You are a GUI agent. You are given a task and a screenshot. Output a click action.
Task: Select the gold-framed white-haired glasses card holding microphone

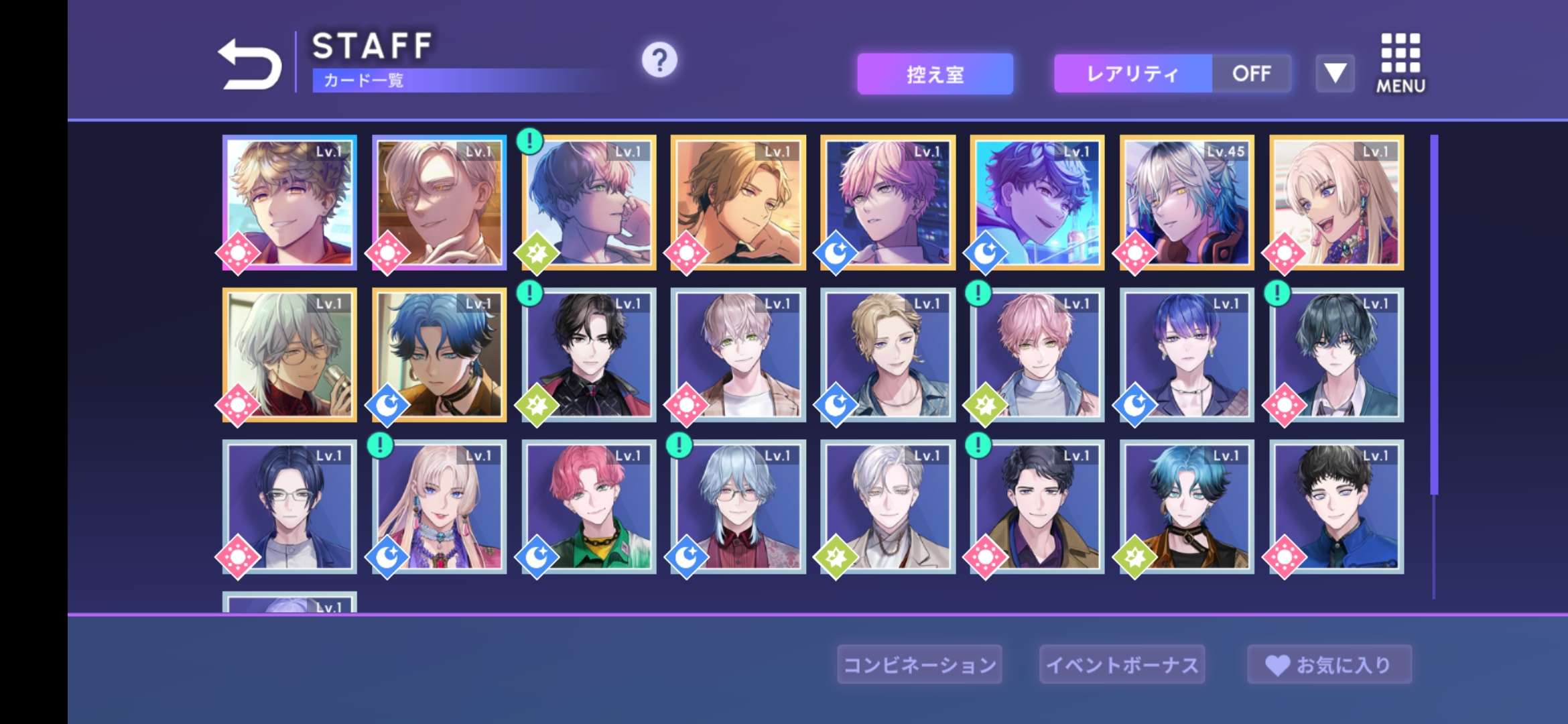point(289,355)
